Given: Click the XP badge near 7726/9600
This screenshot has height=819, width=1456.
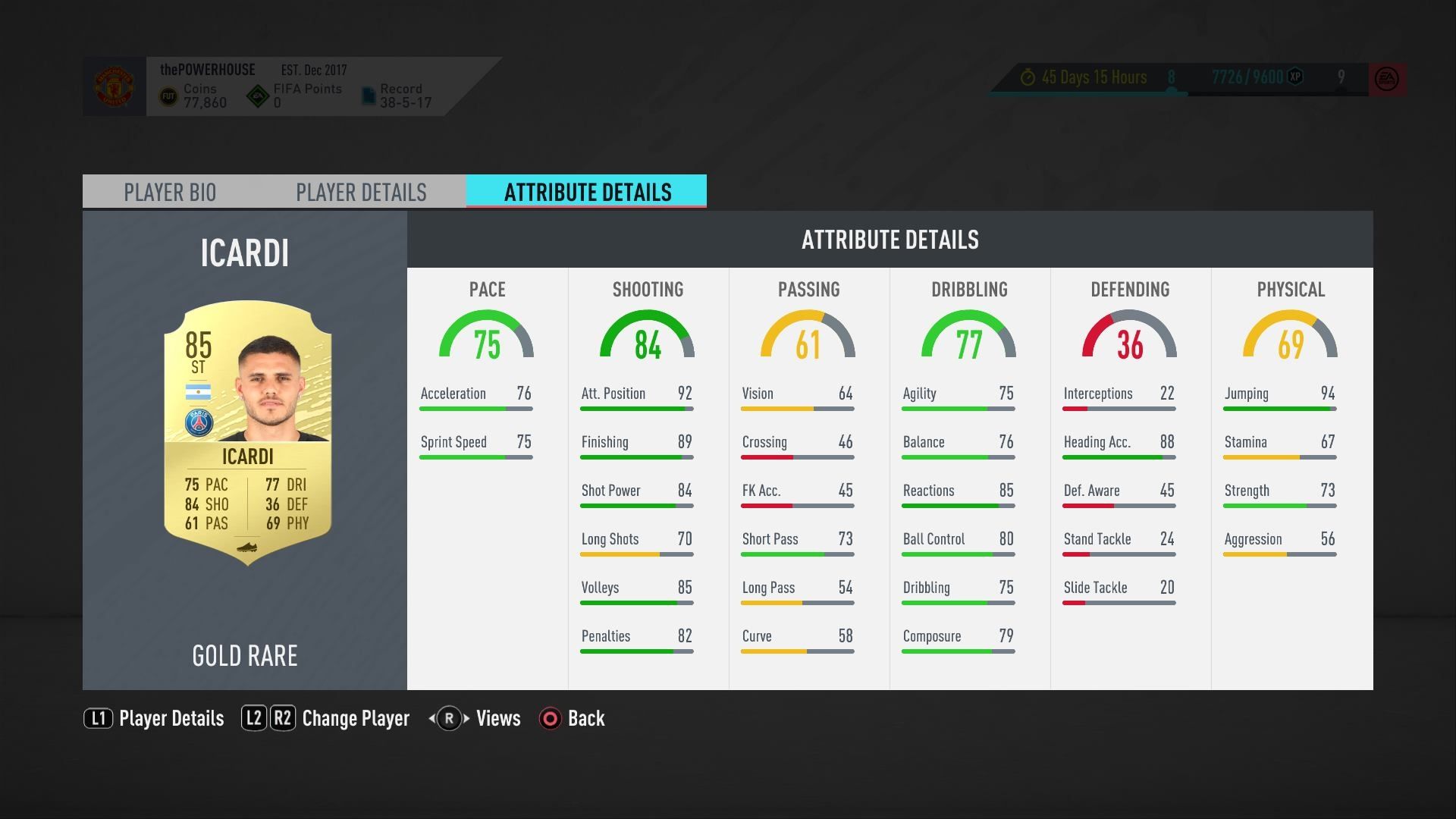Looking at the screenshot, I should coord(1294,77).
